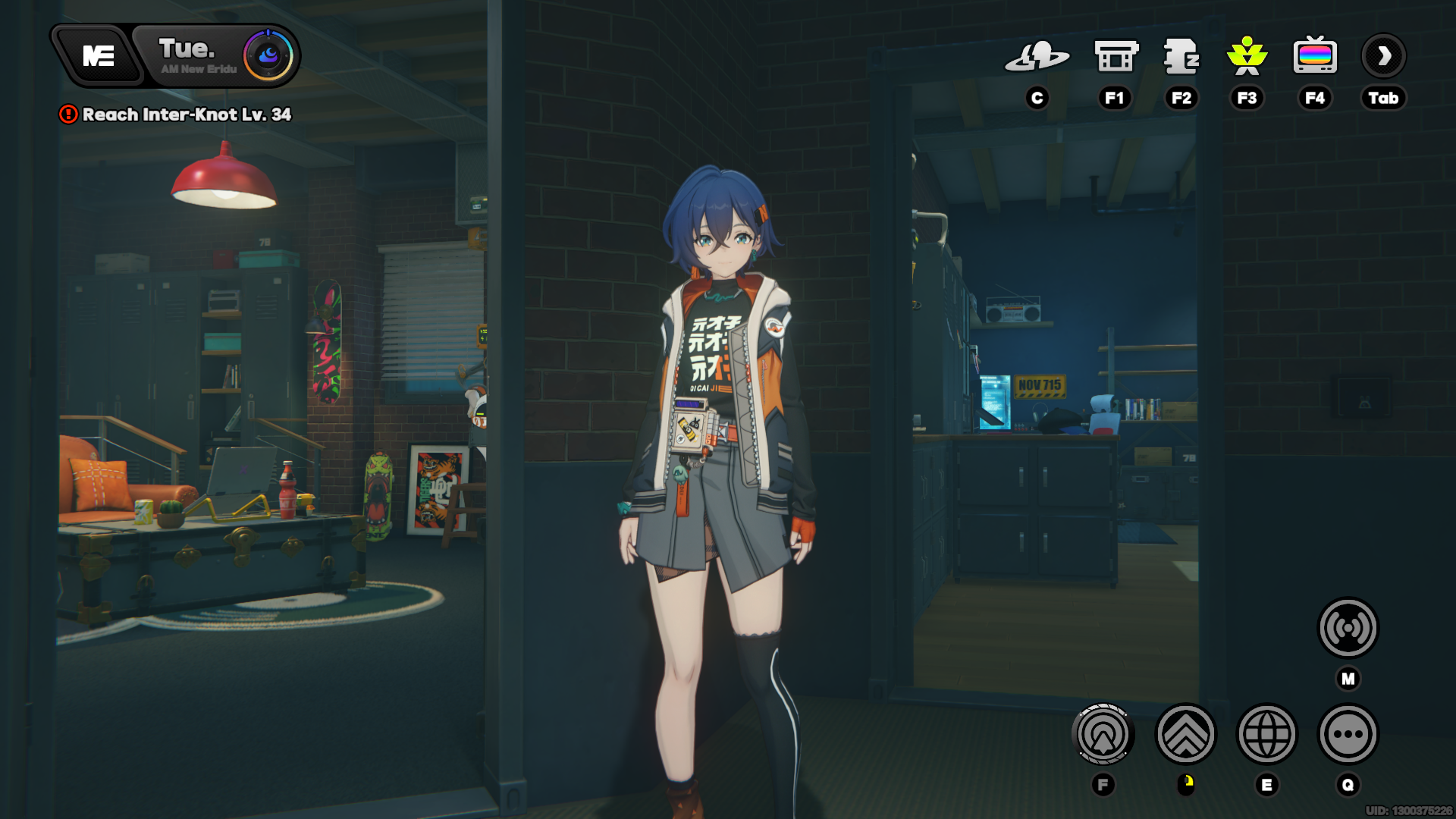Open the rainbow TV icon menu
The width and height of the screenshot is (1456, 819).
coord(1315,57)
